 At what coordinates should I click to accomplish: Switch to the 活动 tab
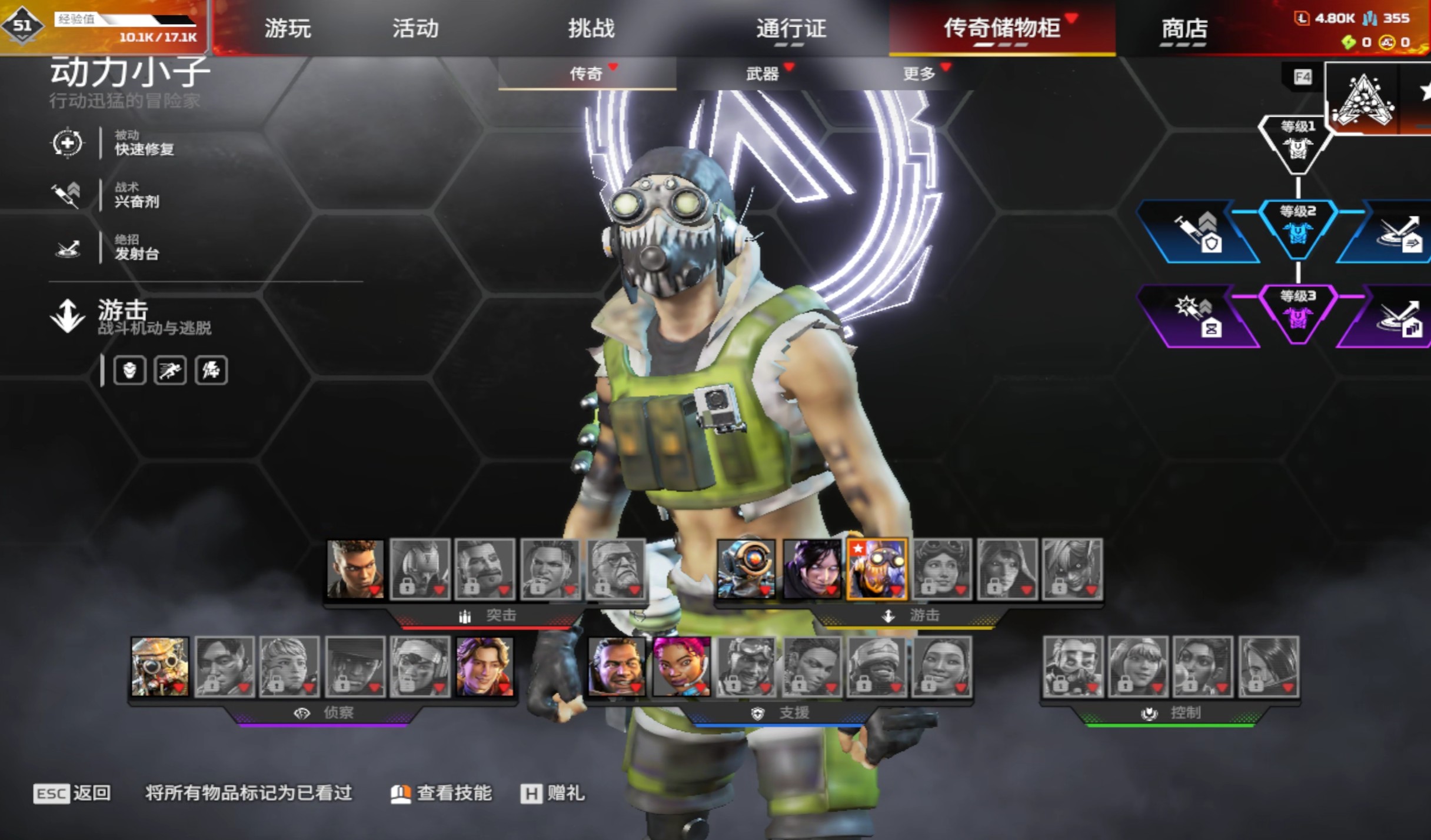pyautogui.click(x=415, y=28)
